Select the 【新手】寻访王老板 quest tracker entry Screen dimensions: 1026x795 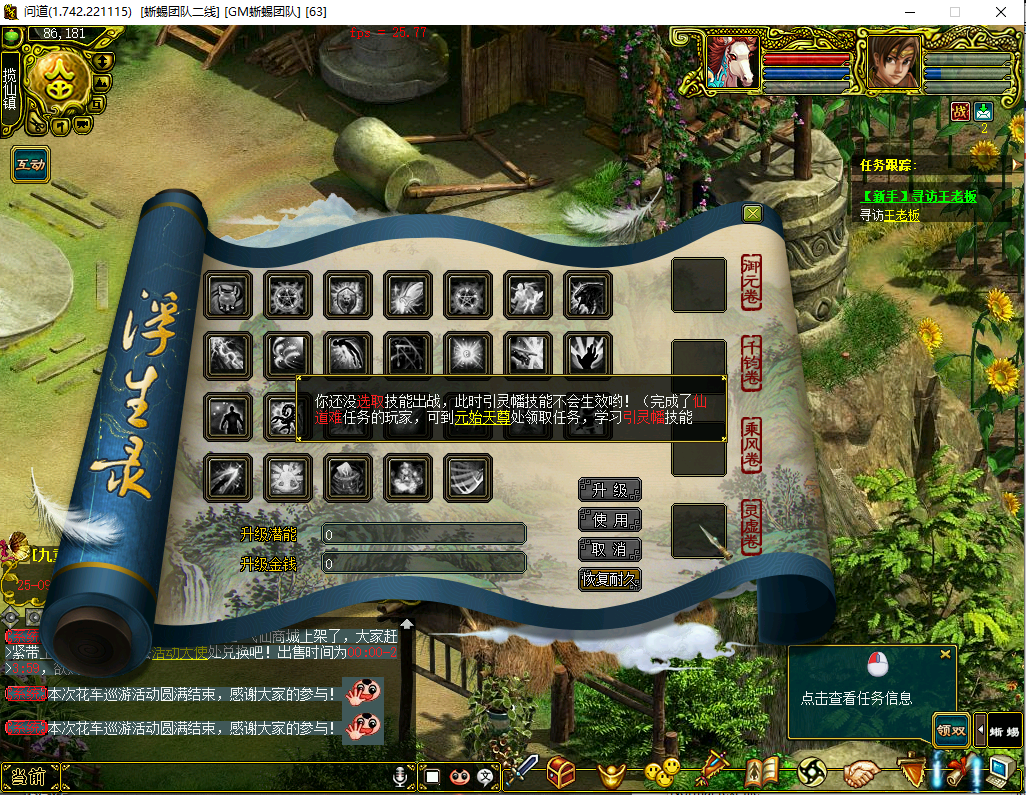[x=919, y=196]
